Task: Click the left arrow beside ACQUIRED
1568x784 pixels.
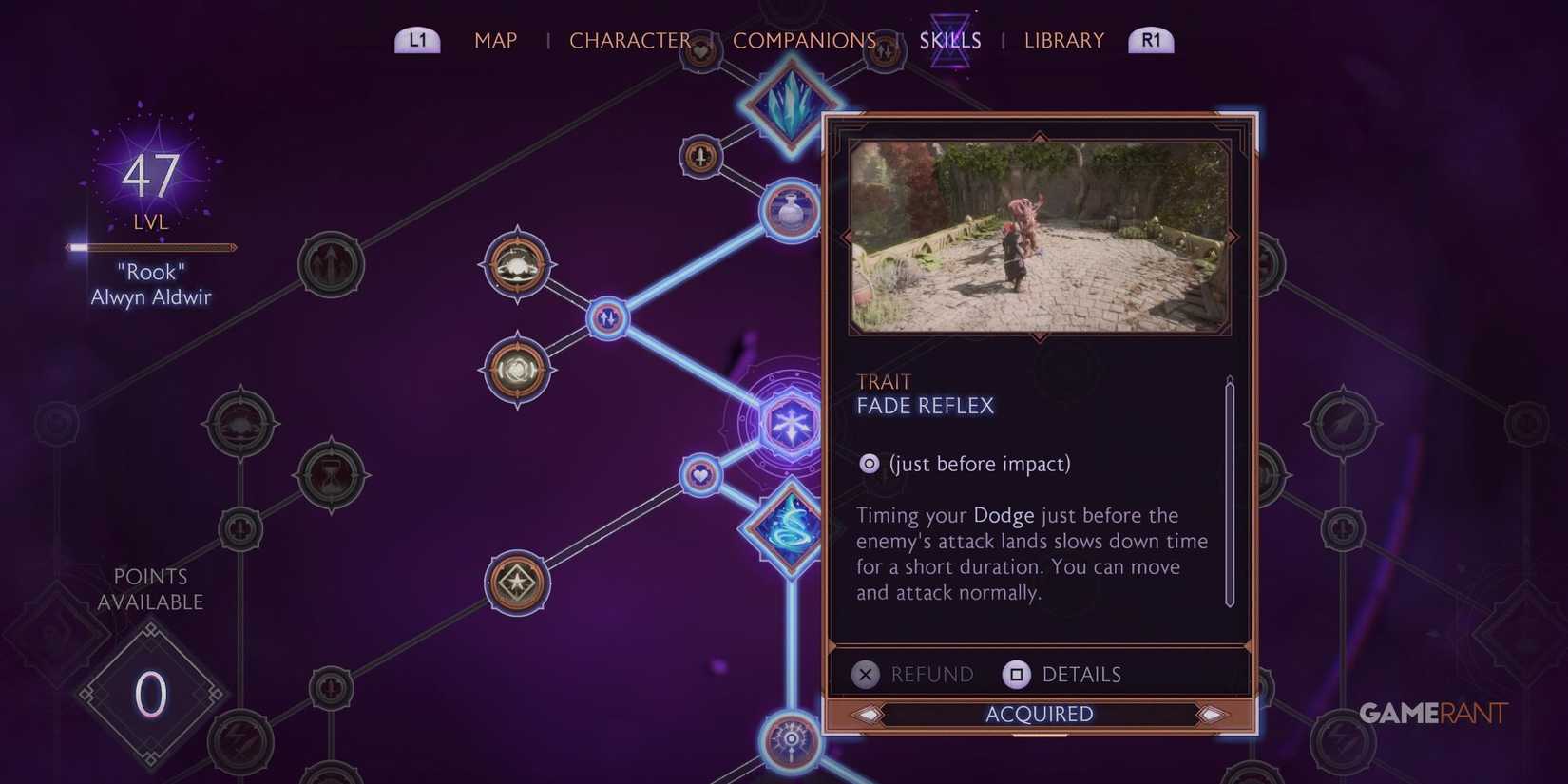Action: point(868,714)
